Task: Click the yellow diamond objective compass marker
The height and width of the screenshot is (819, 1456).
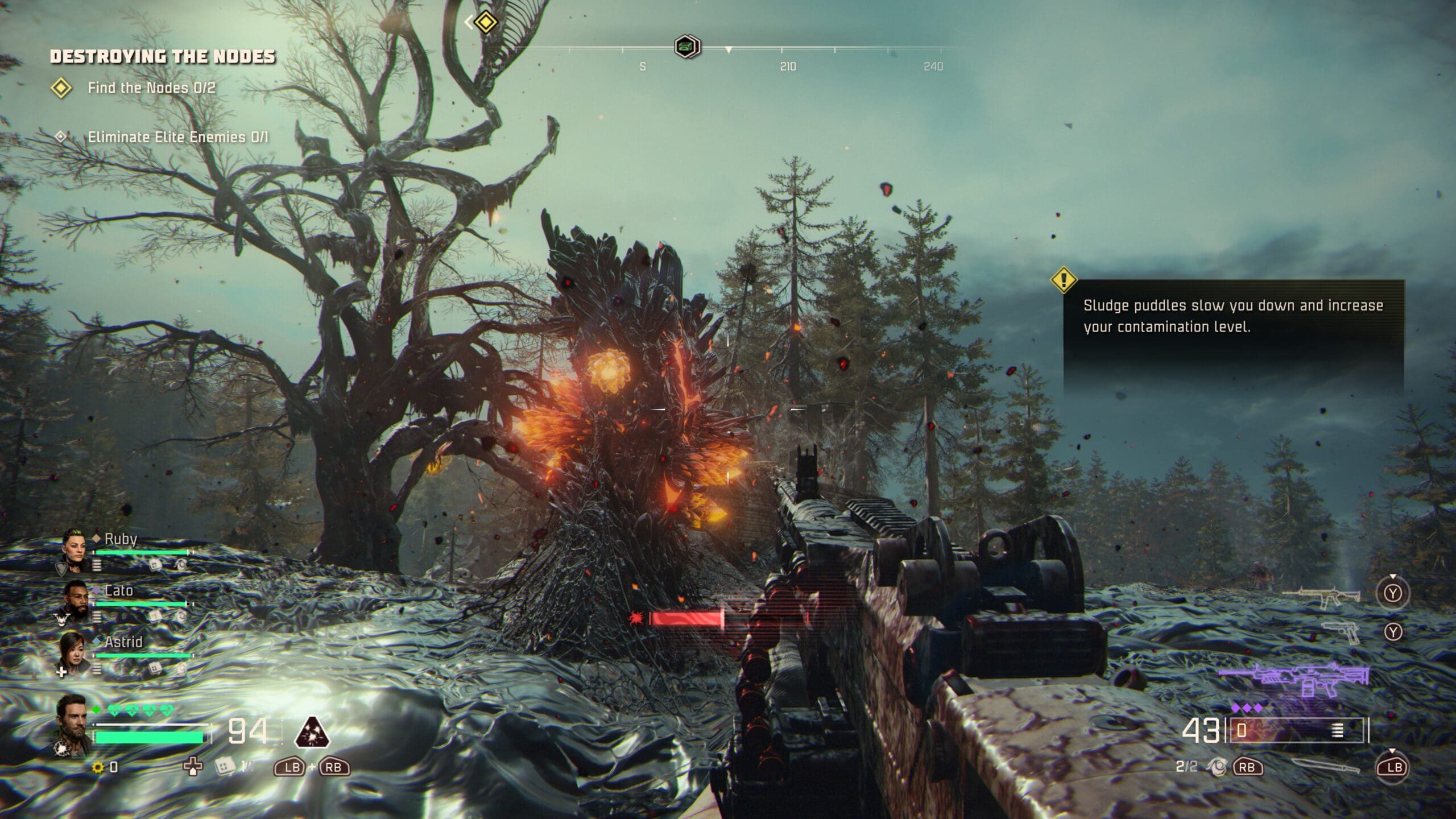Action: point(486,22)
